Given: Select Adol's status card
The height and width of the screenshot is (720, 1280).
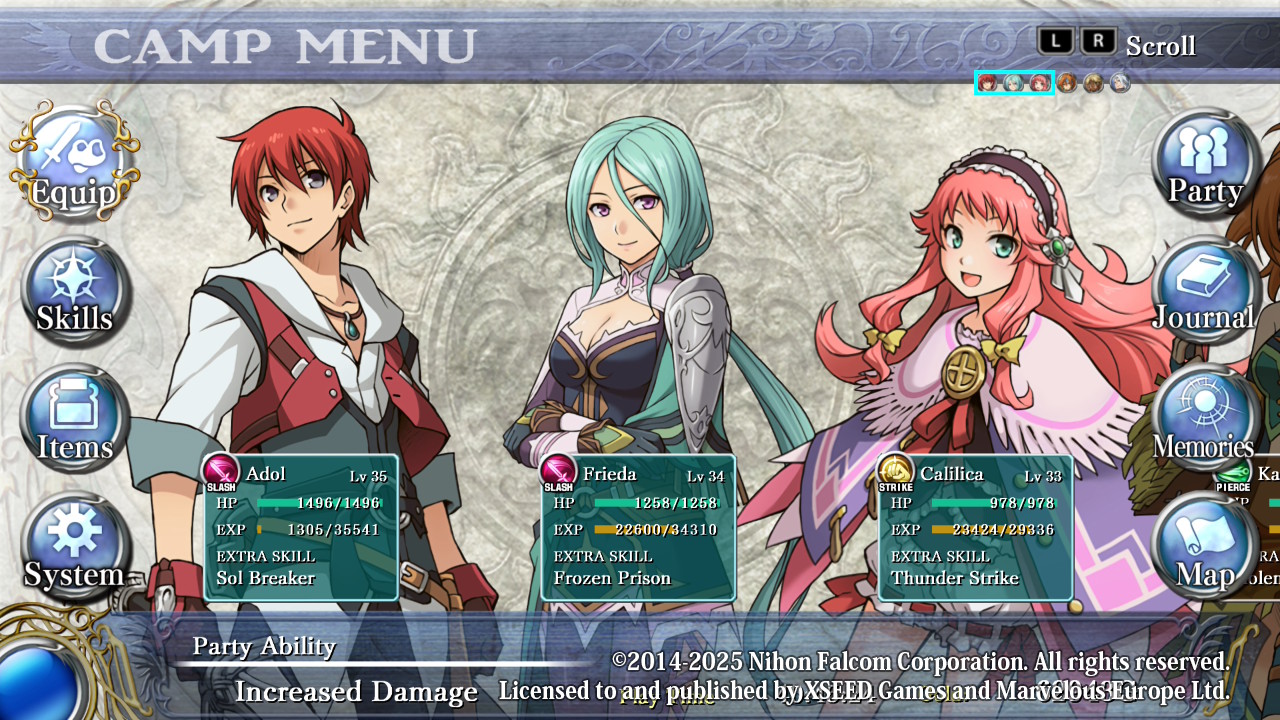Looking at the screenshot, I should coord(301,528).
